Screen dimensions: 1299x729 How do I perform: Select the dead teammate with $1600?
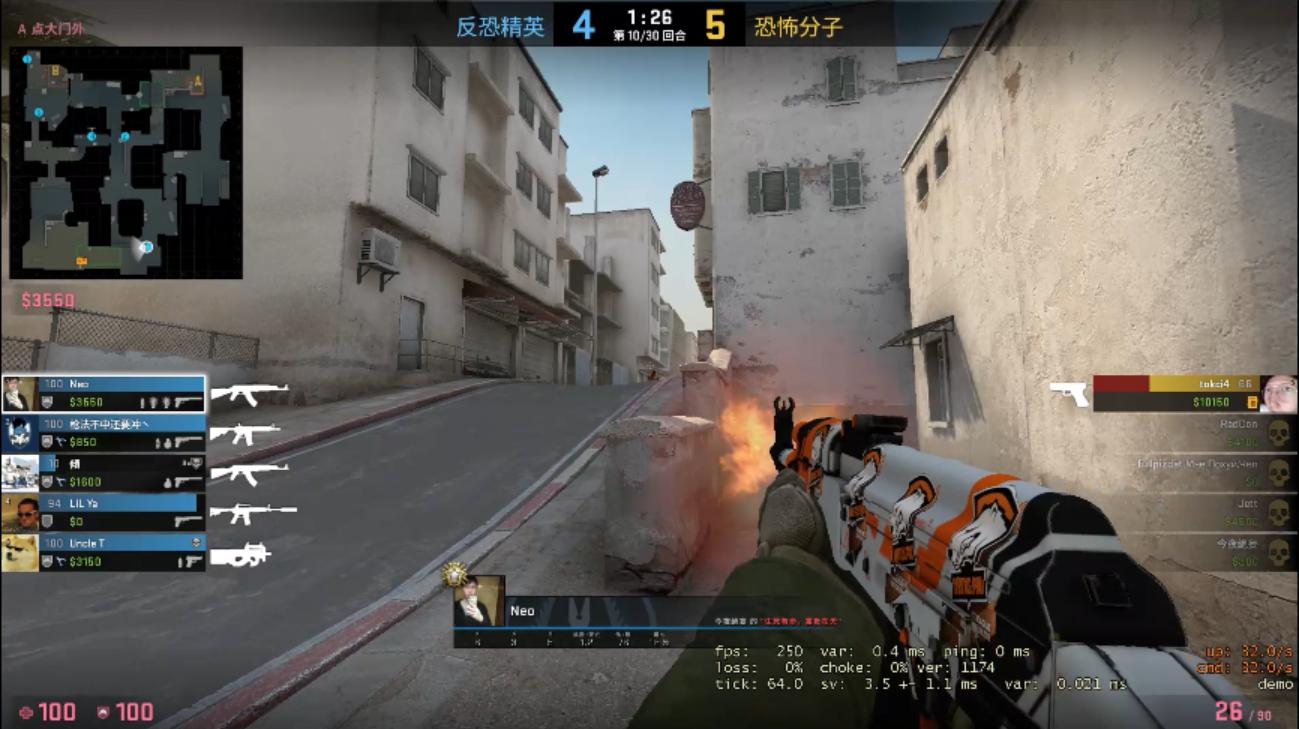105,473
